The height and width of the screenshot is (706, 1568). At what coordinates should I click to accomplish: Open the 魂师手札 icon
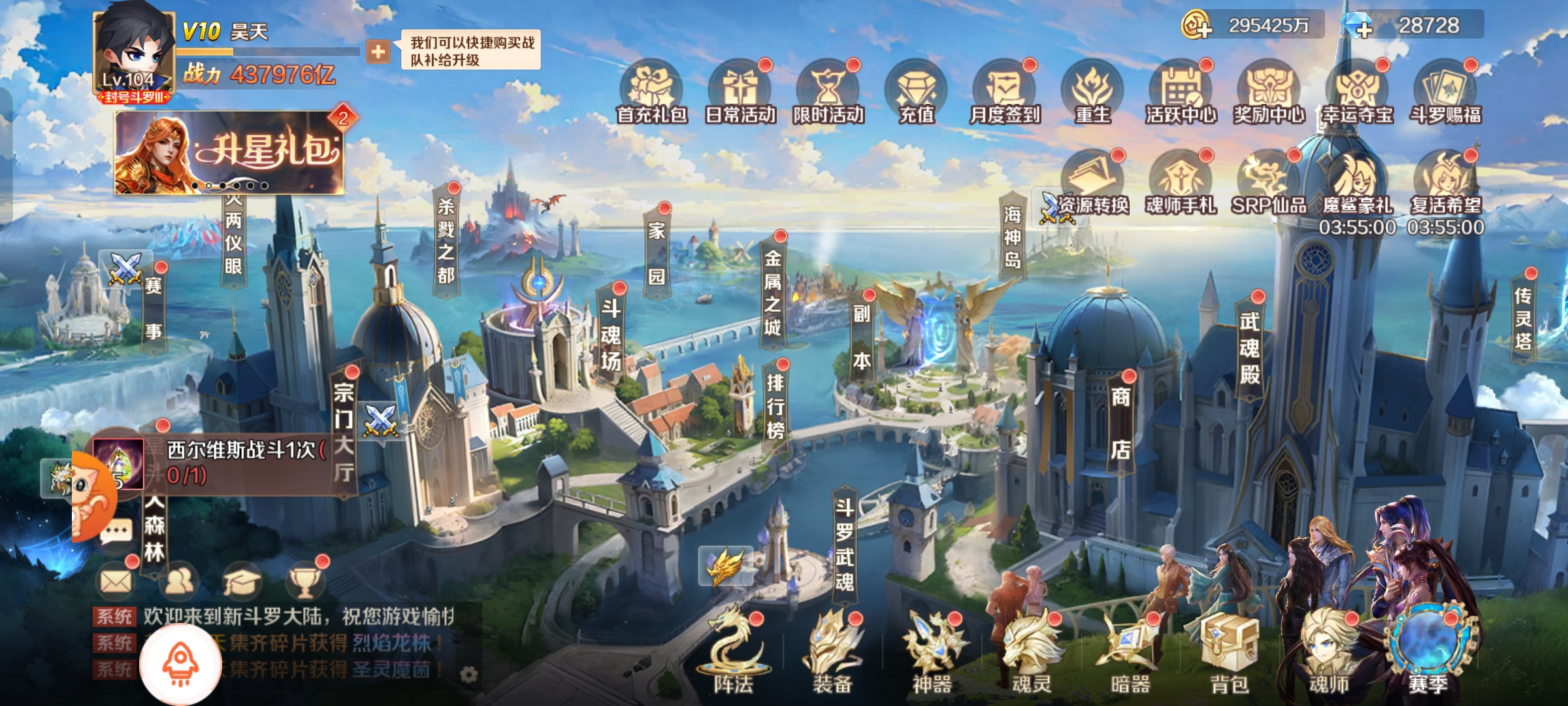pyautogui.click(x=1181, y=183)
